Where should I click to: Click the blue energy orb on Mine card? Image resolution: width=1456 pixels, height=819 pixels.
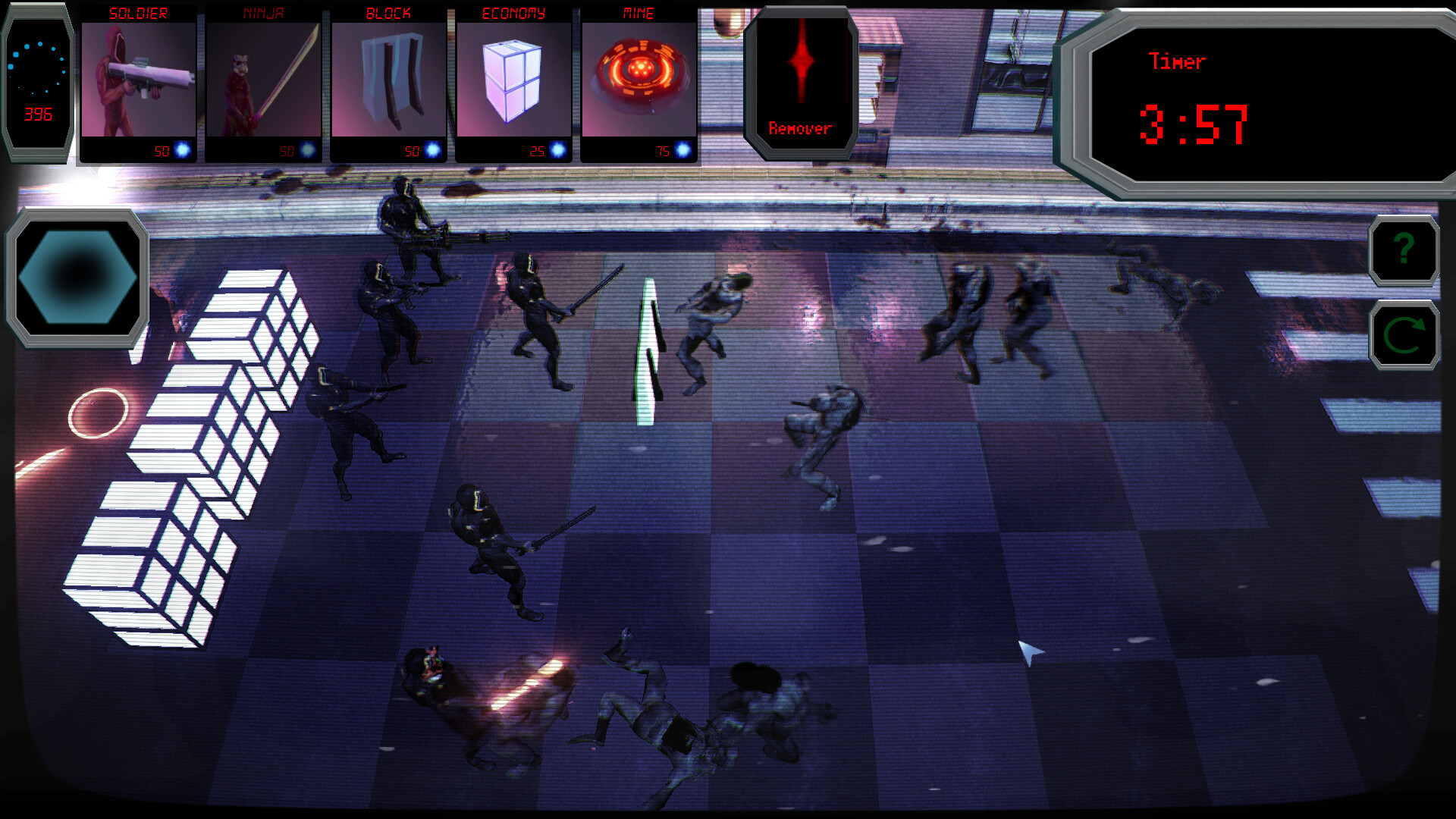(683, 150)
